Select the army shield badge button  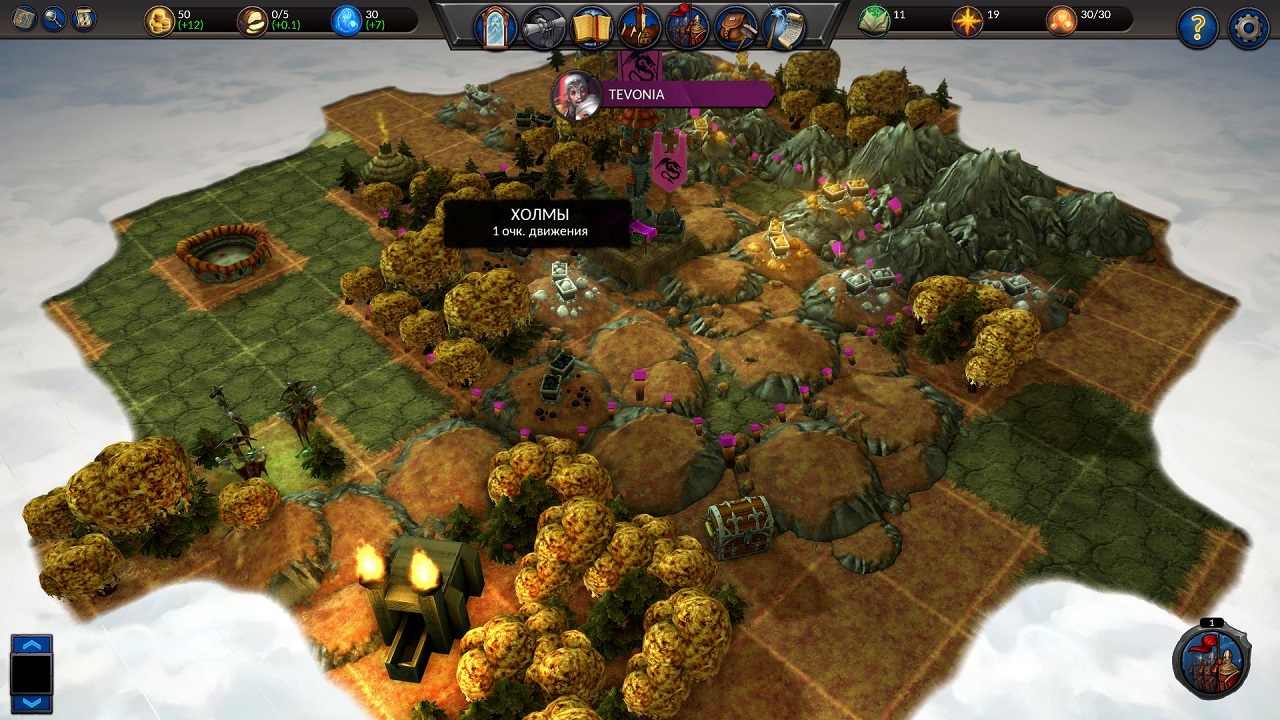click(x=1212, y=660)
